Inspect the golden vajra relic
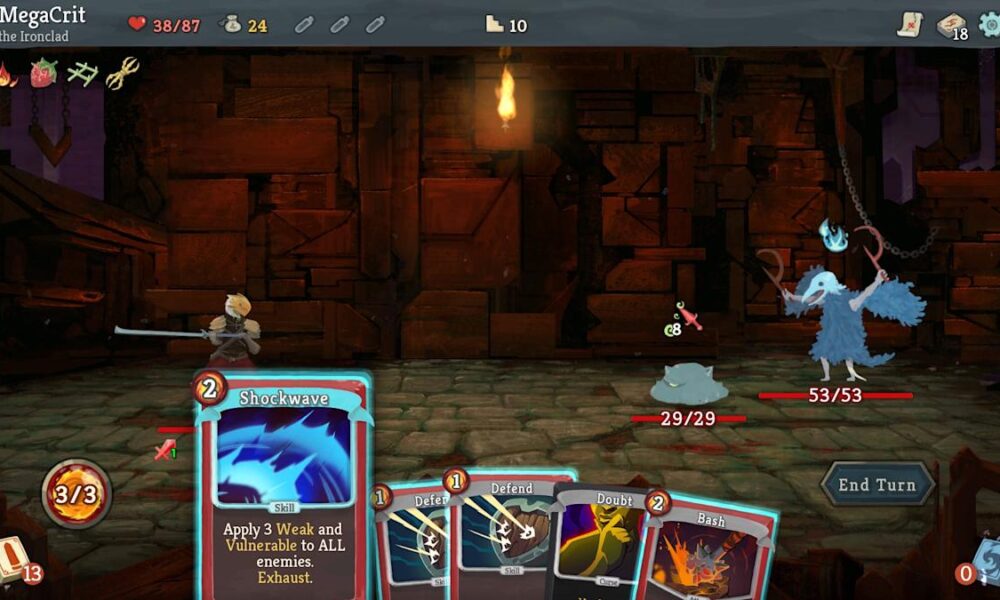This screenshot has width=1000, height=600. pyautogui.click(x=122, y=72)
